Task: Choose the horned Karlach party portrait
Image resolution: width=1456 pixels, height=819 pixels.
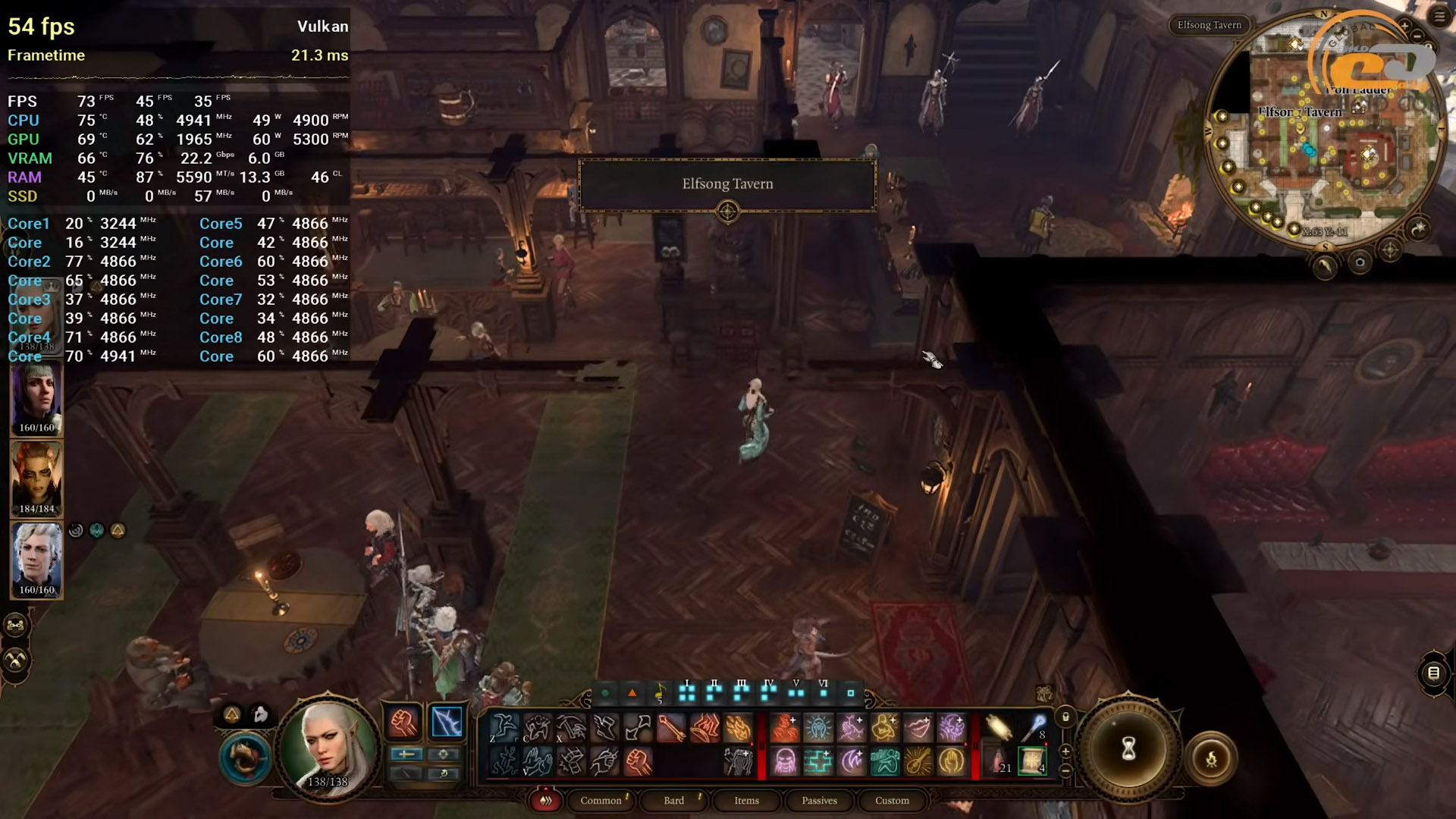Action: point(36,476)
